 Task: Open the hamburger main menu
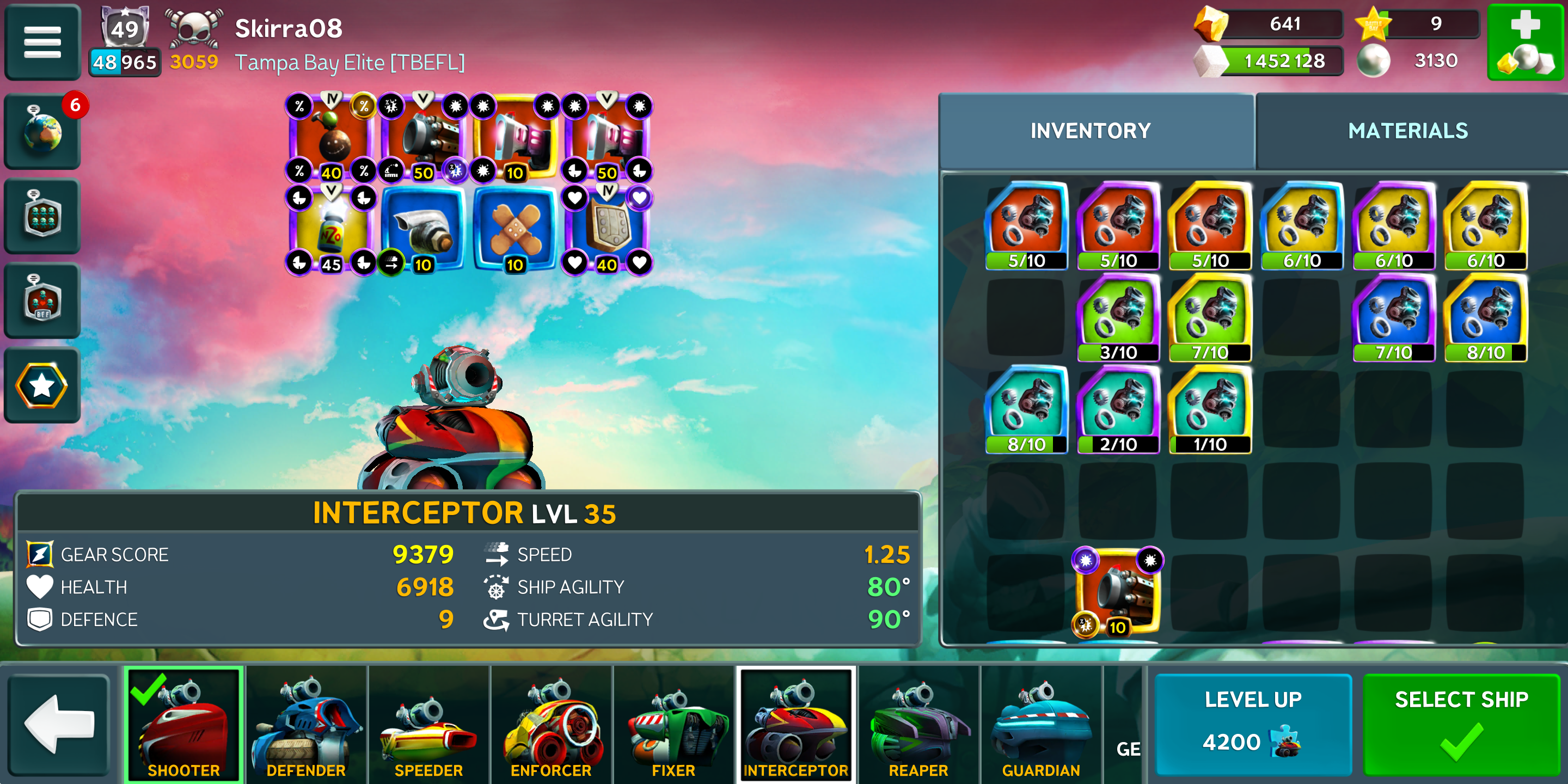point(42,41)
